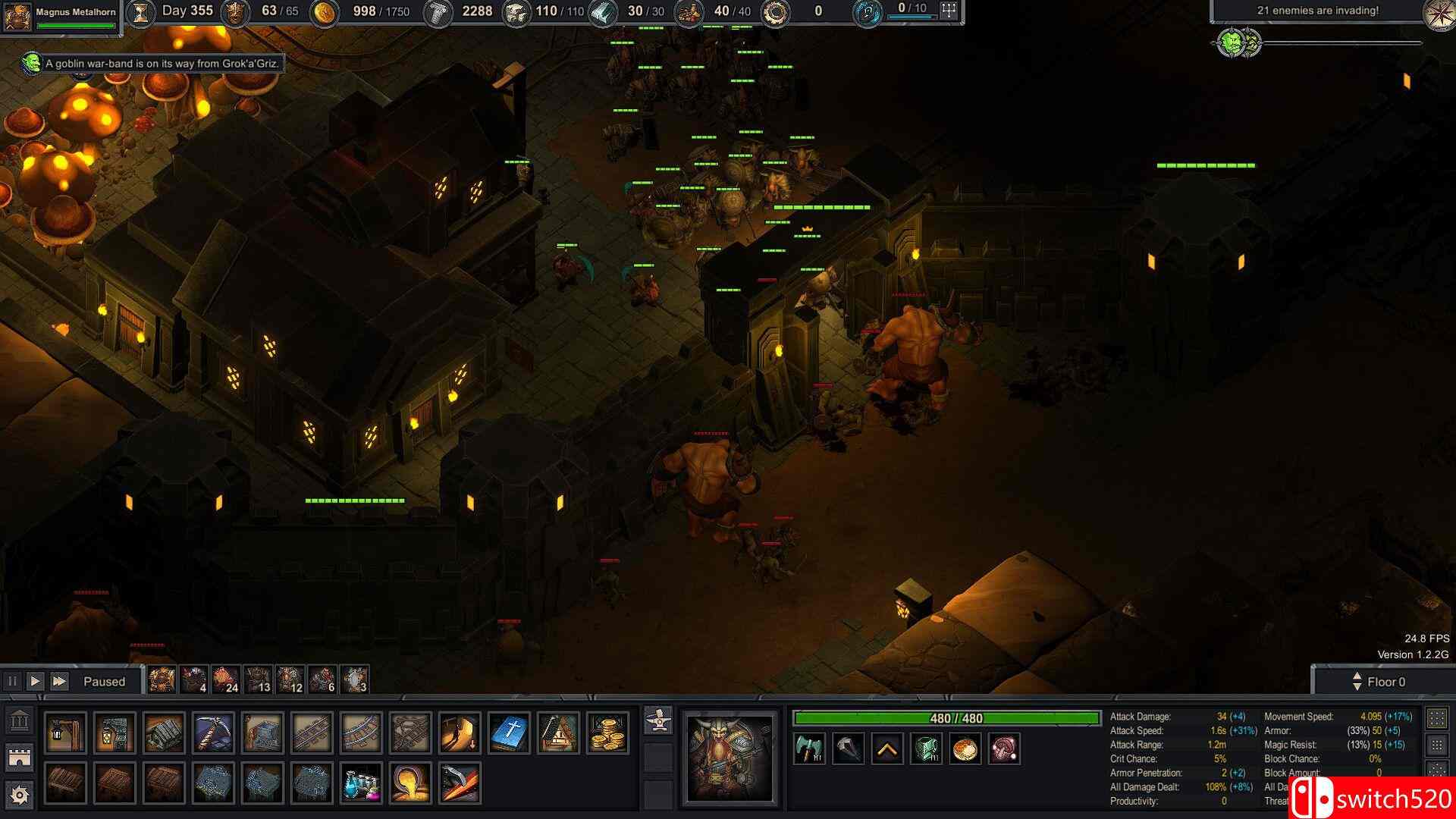Click the dwarf hero portrait
The height and width of the screenshot is (819, 1456).
[730, 756]
